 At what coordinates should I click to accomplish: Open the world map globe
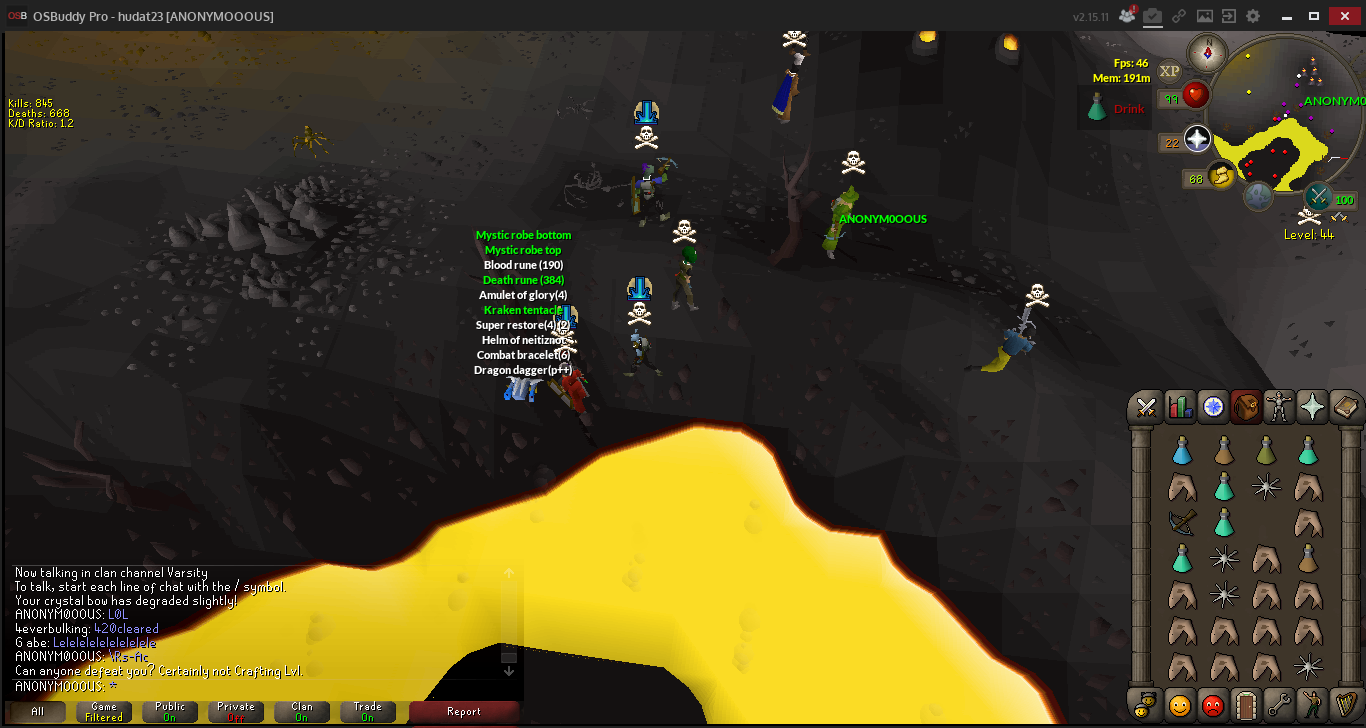[x=1258, y=196]
